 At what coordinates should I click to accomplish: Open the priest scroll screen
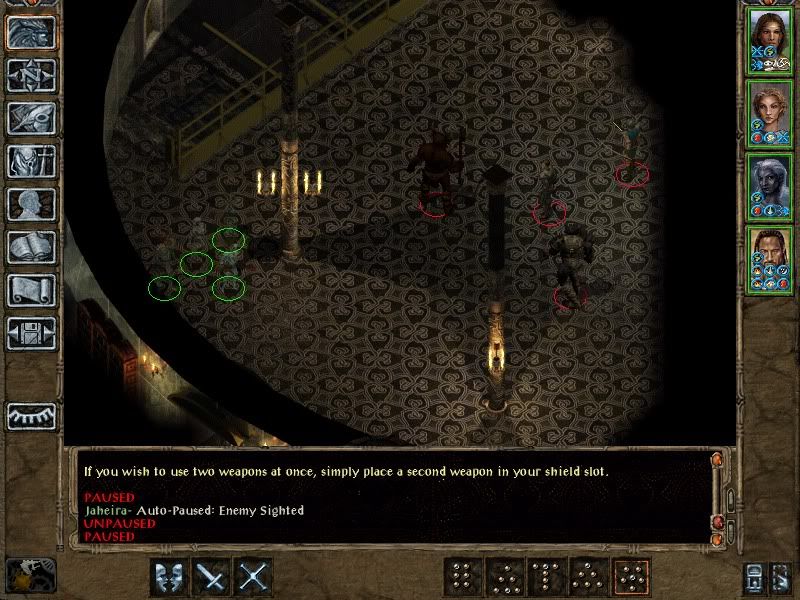32,291
